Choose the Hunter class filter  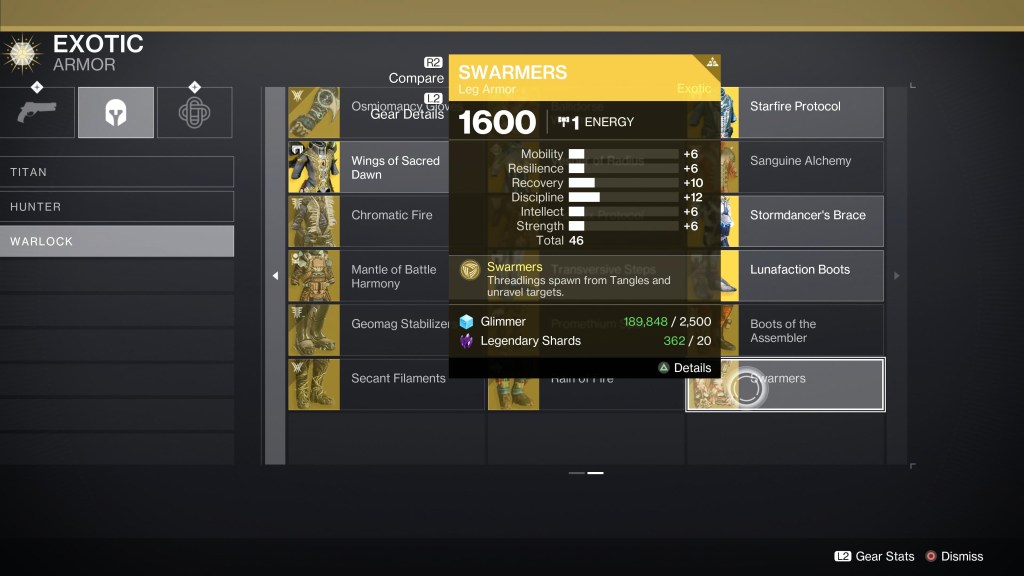click(117, 207)
